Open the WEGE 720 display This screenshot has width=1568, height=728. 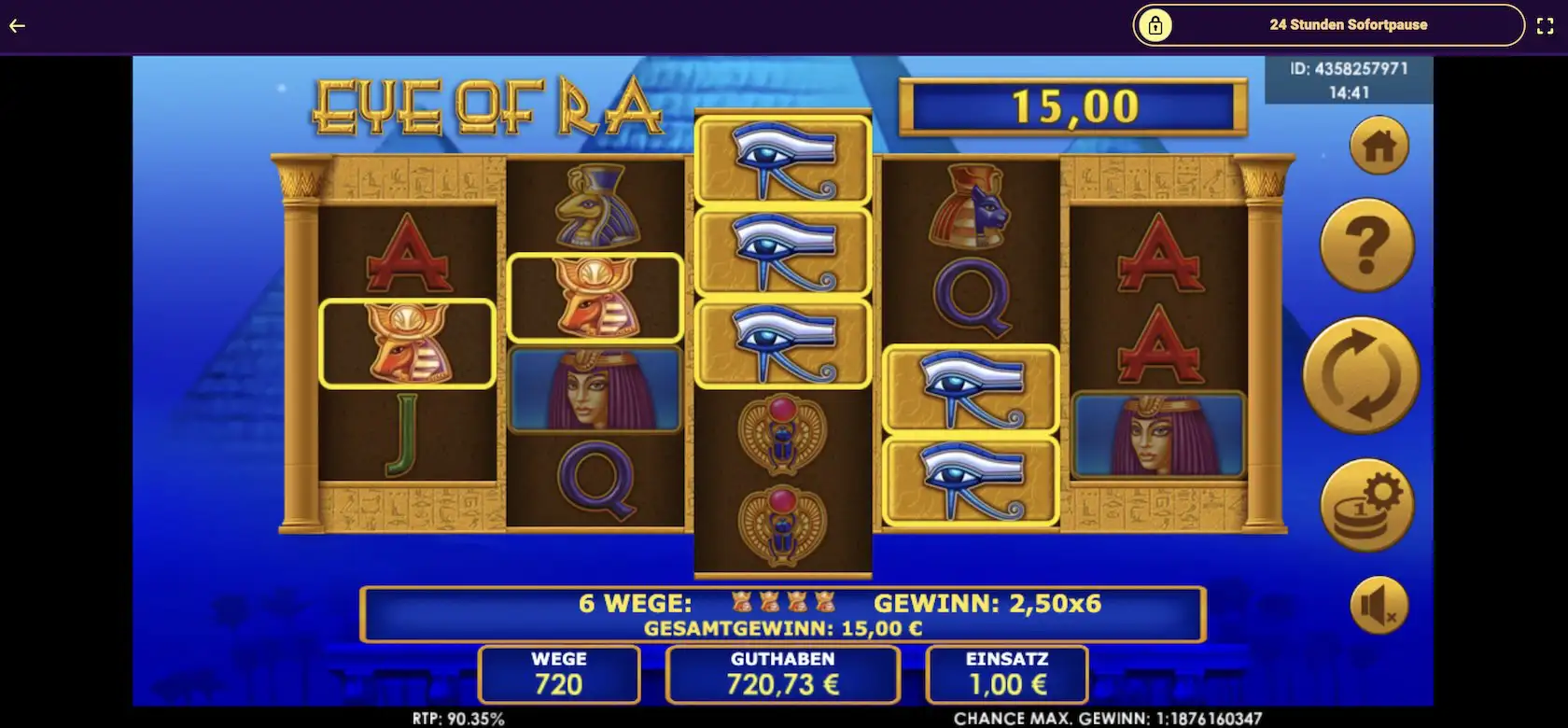(x=557, y=674)
